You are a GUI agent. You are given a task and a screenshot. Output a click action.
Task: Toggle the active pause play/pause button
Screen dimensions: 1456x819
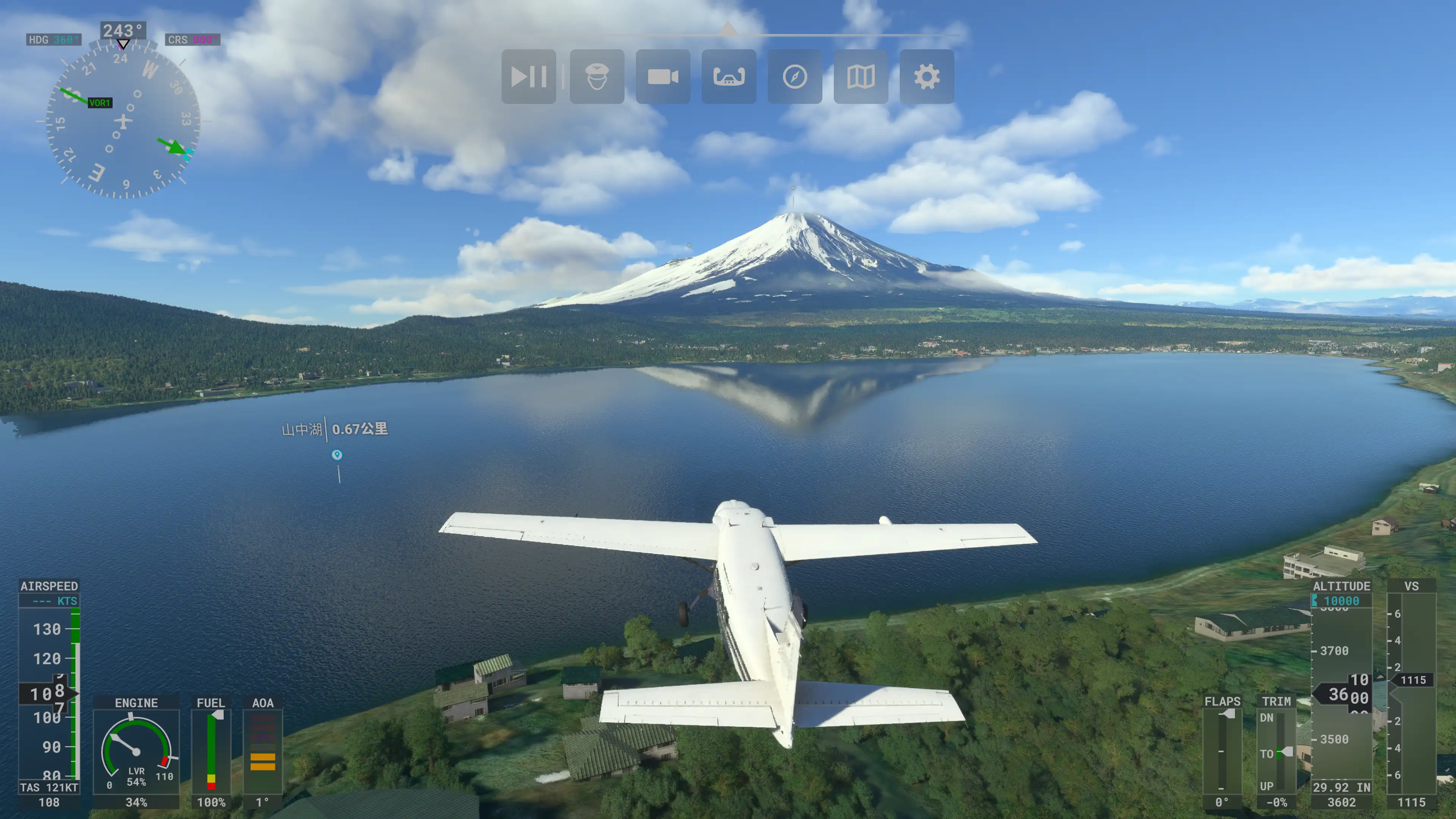[x=529, y=76]
